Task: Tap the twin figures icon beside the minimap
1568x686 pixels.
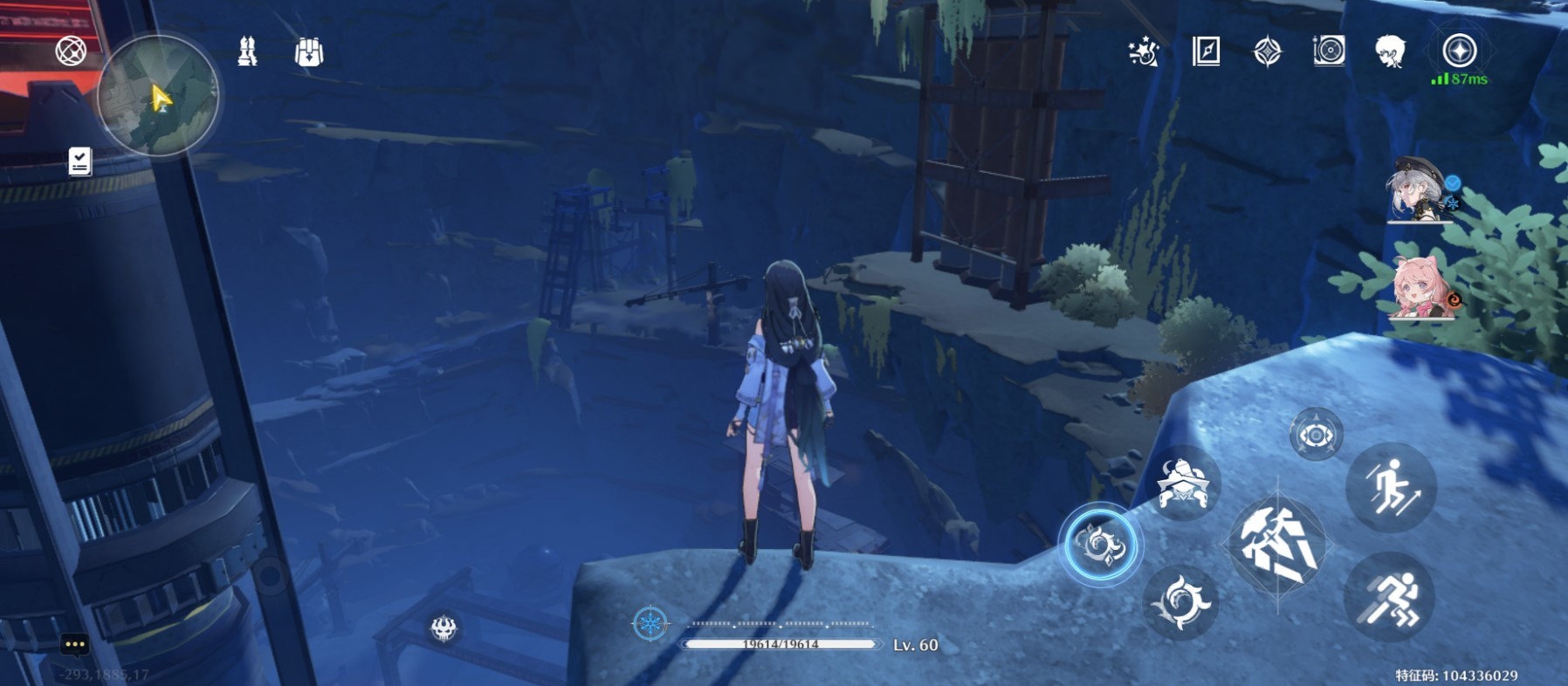Action: pyautogui.click(x=247, y=51)
